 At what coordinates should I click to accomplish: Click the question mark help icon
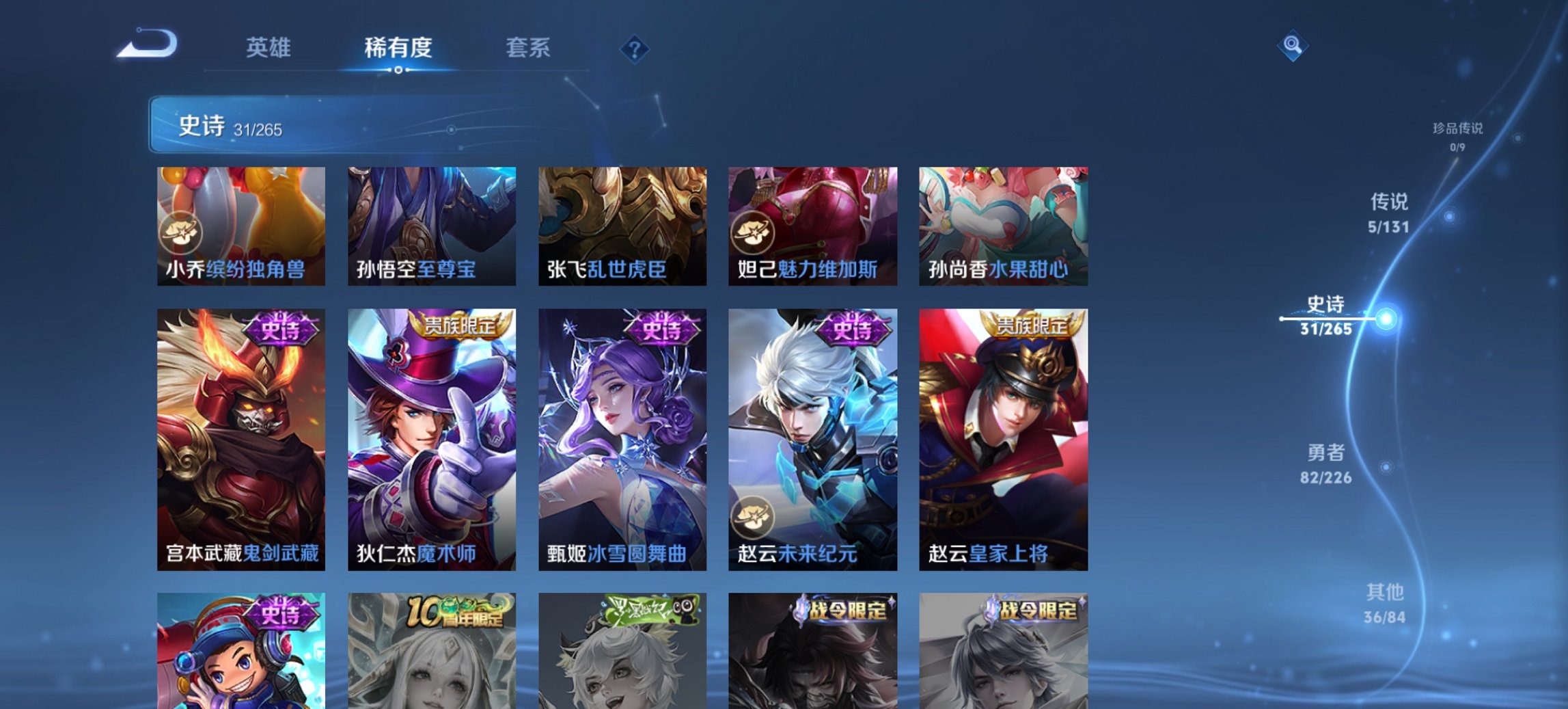click(x=635, y=49)
